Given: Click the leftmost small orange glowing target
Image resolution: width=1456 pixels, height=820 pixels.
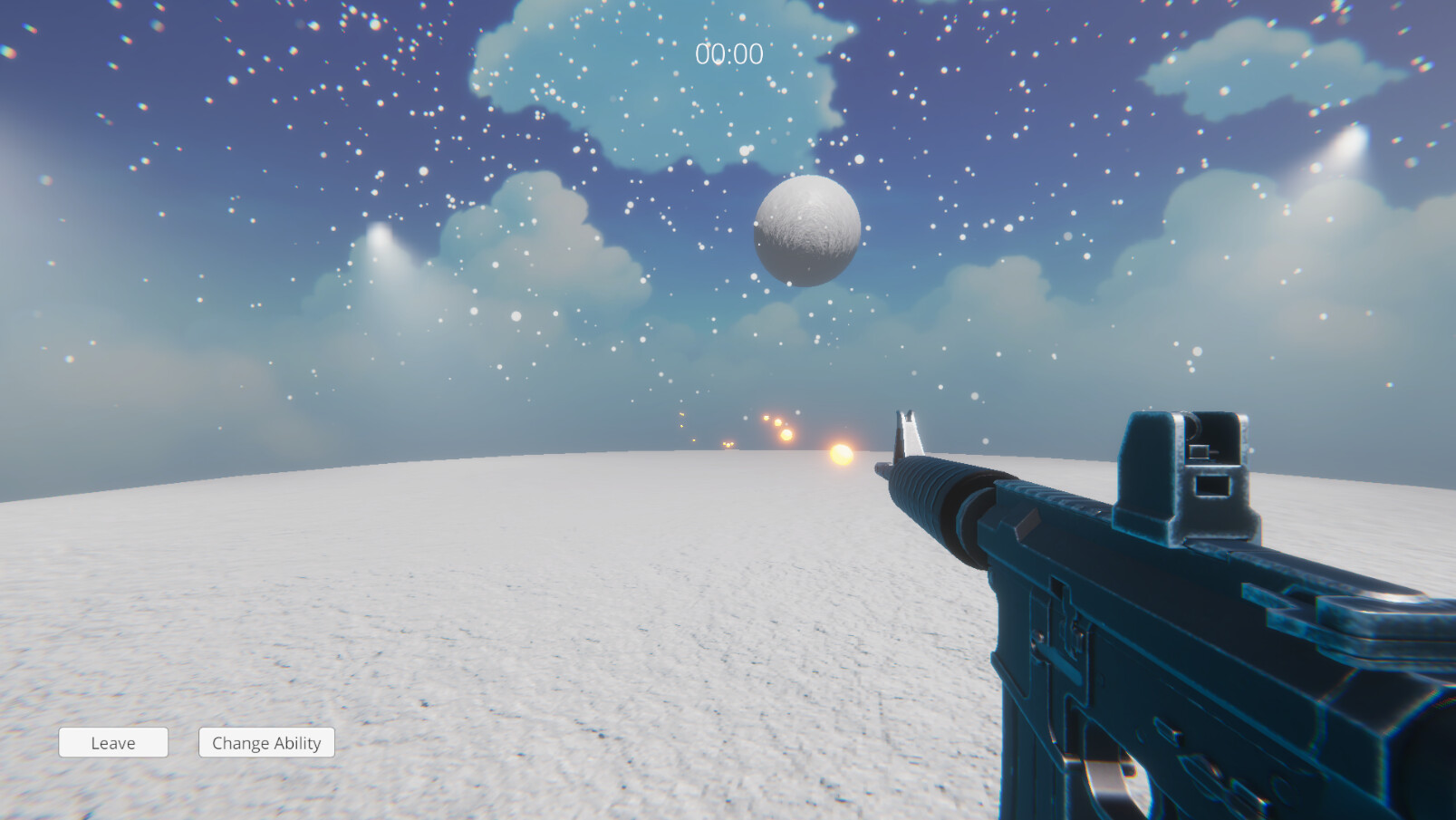Looking at the screenshot, I should click(x=681, y=415).
